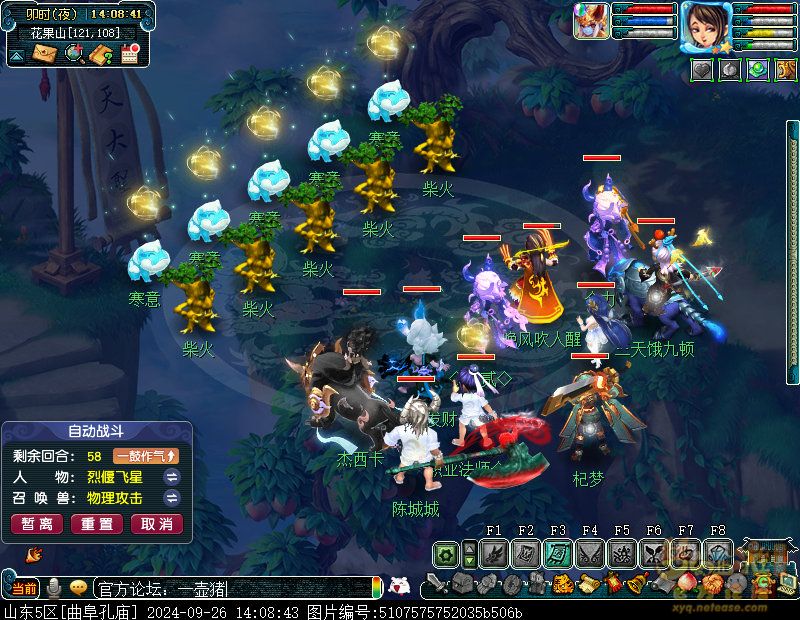Switch the summon action 物理攻击
The height and width of the screenshot is (620, 800).
click(172, 498)
